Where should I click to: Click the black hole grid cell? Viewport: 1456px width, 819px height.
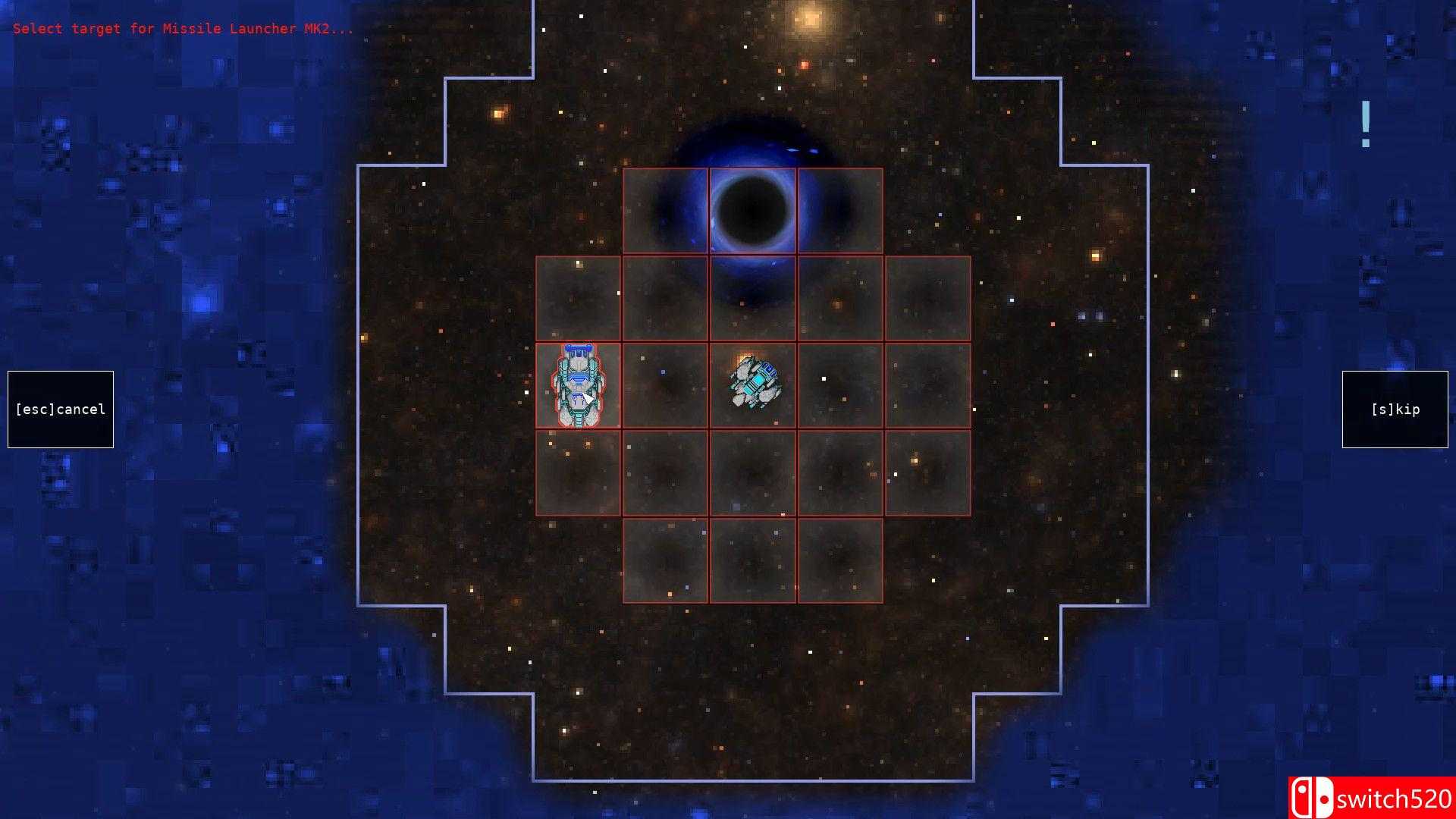tap(752, 212)
